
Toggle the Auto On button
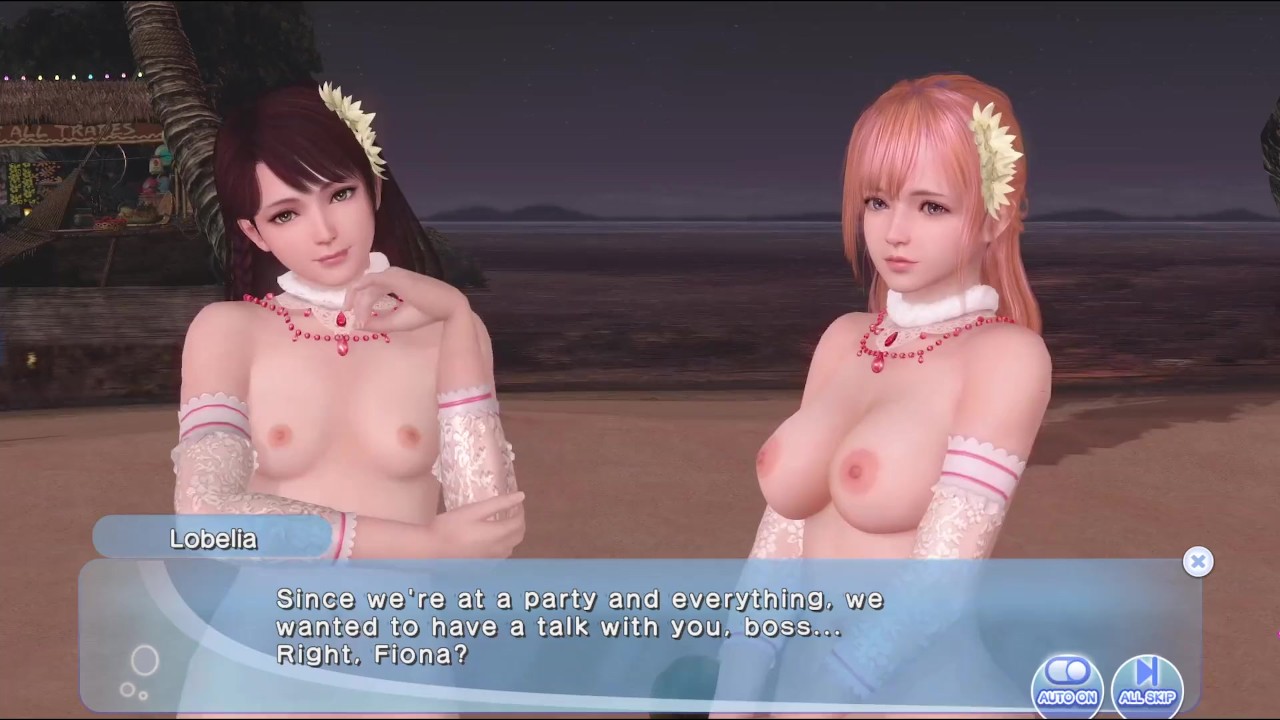click(x=1068, y=680)
